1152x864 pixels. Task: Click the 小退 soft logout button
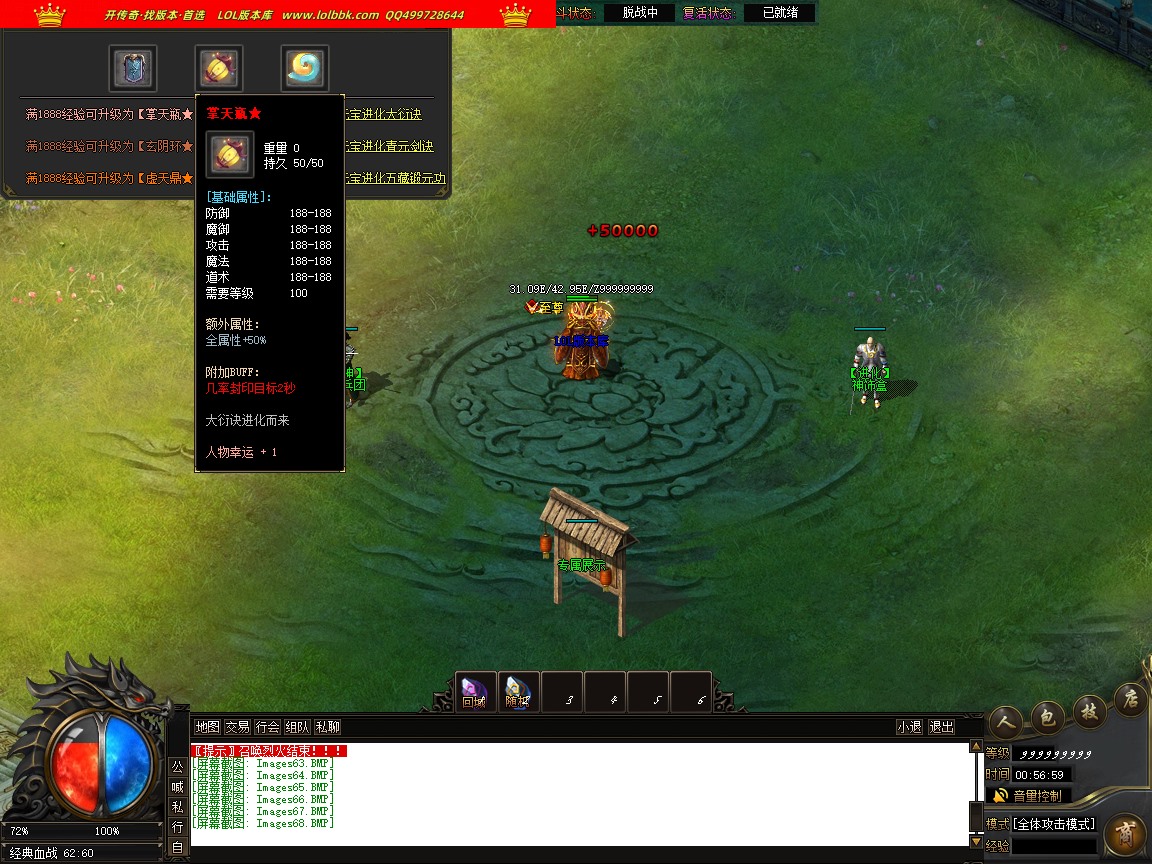tap(909, 727)
